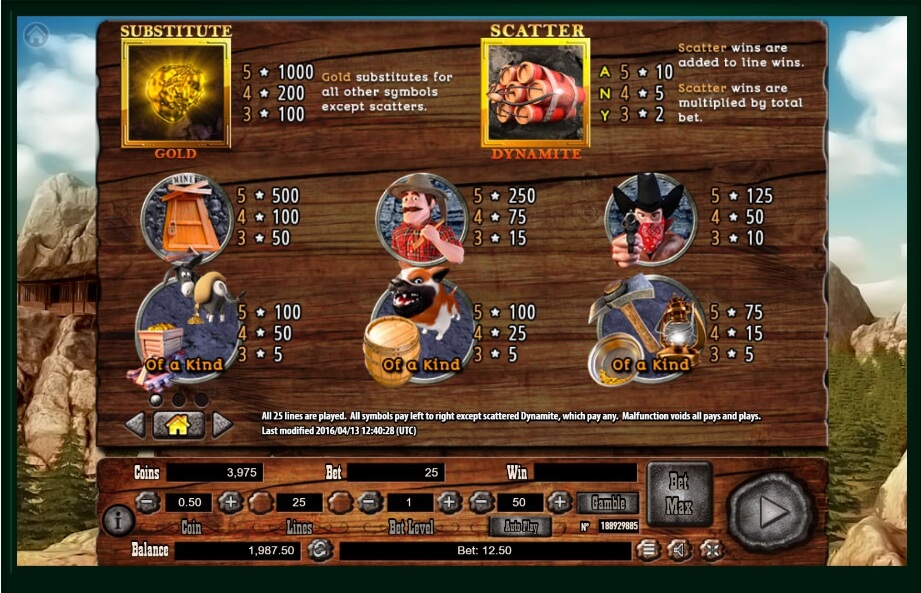This screenshot has width=921, height=593.
Task: Toggle sound with the speaker icon
Action: (x=680, y=549)
